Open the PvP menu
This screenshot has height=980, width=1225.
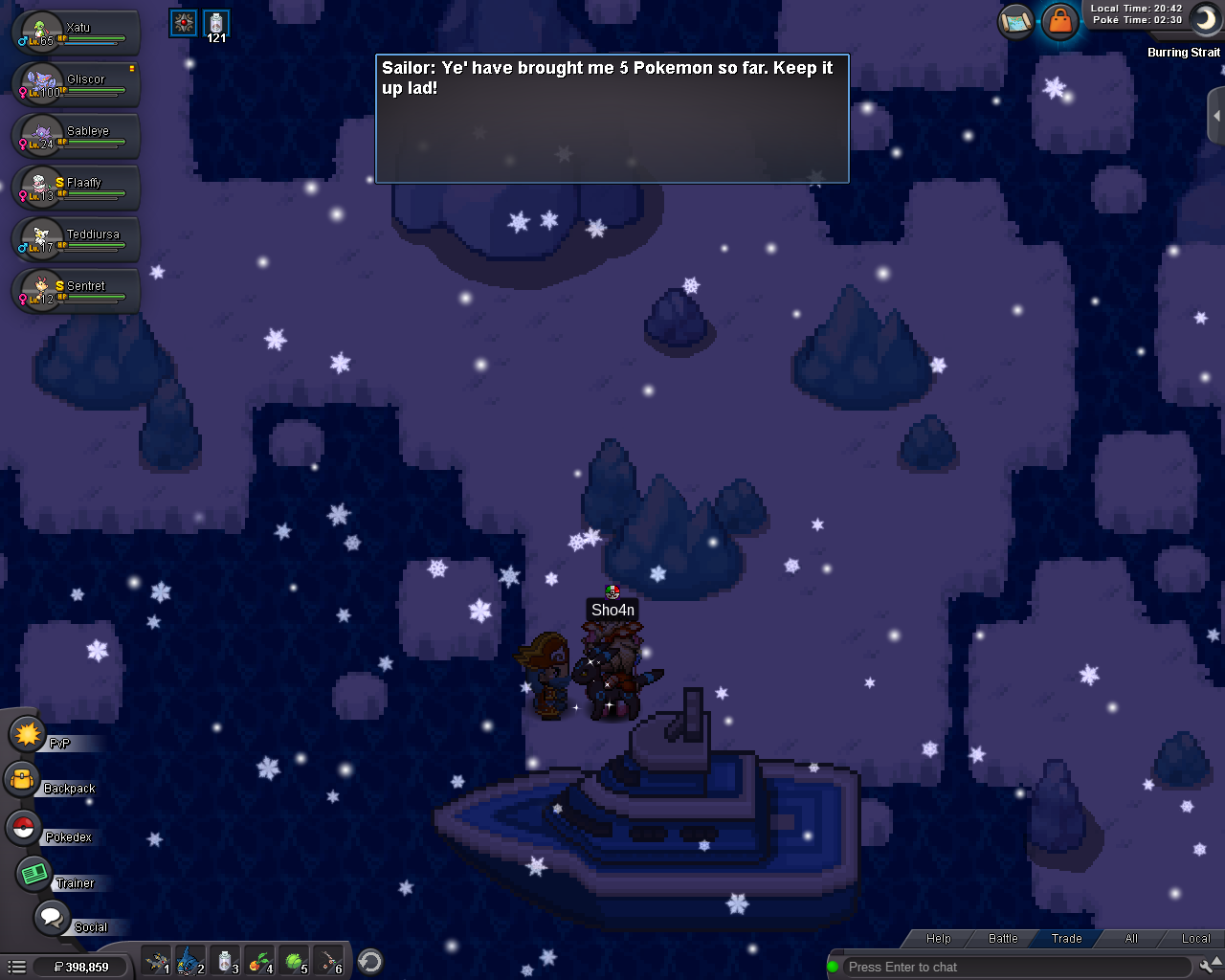[29, 735]
